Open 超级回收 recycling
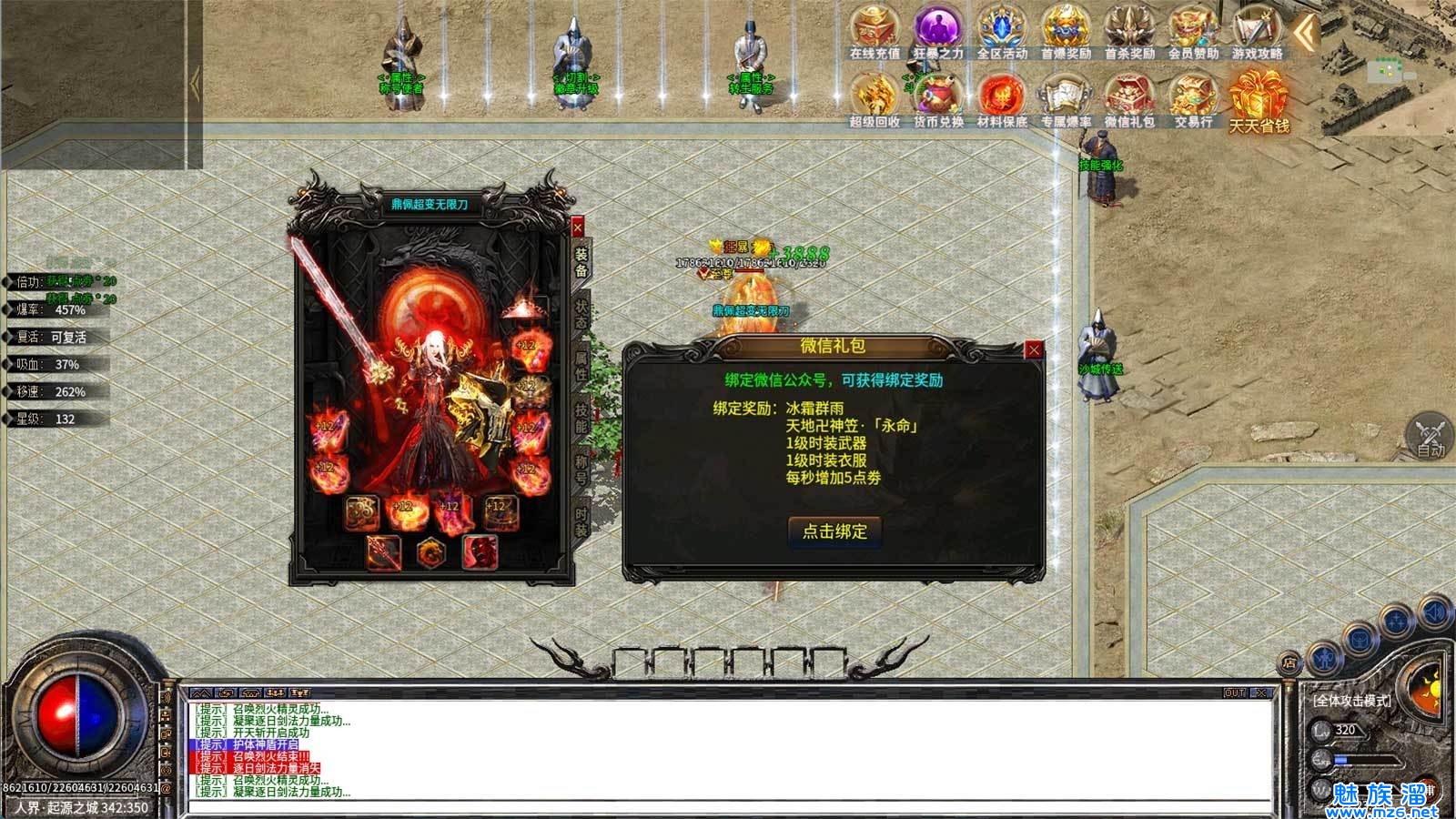The height and width of the screenshot is (819, 1456). coord(875,98)
